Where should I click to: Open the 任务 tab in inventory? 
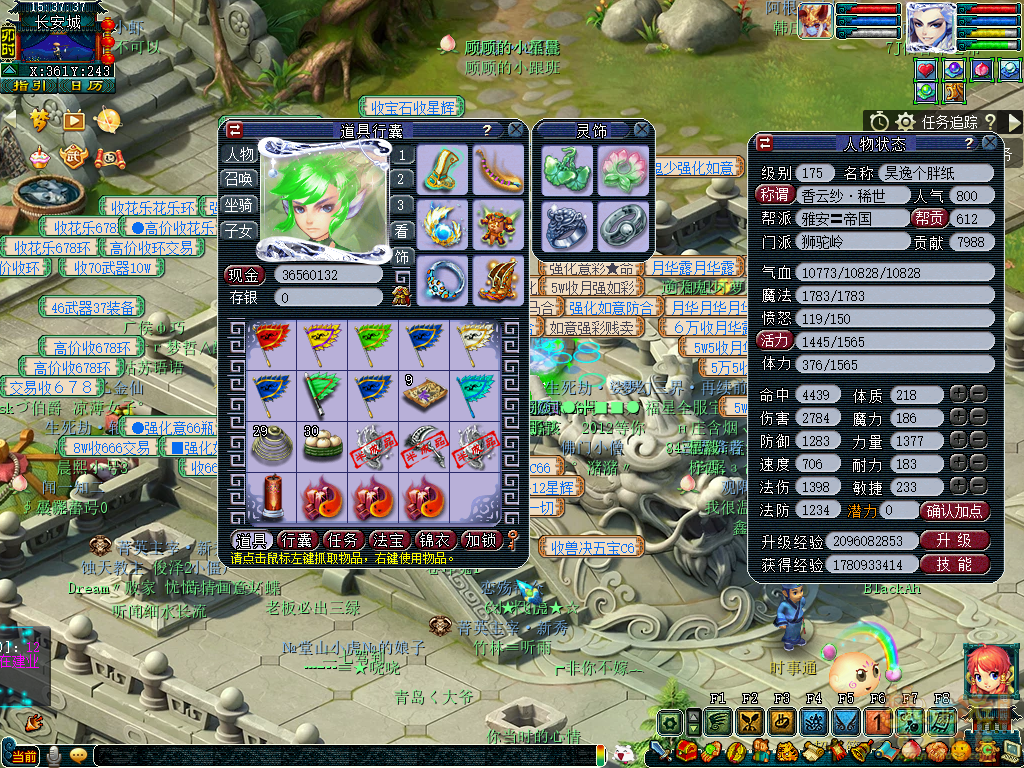click(344, 541)
